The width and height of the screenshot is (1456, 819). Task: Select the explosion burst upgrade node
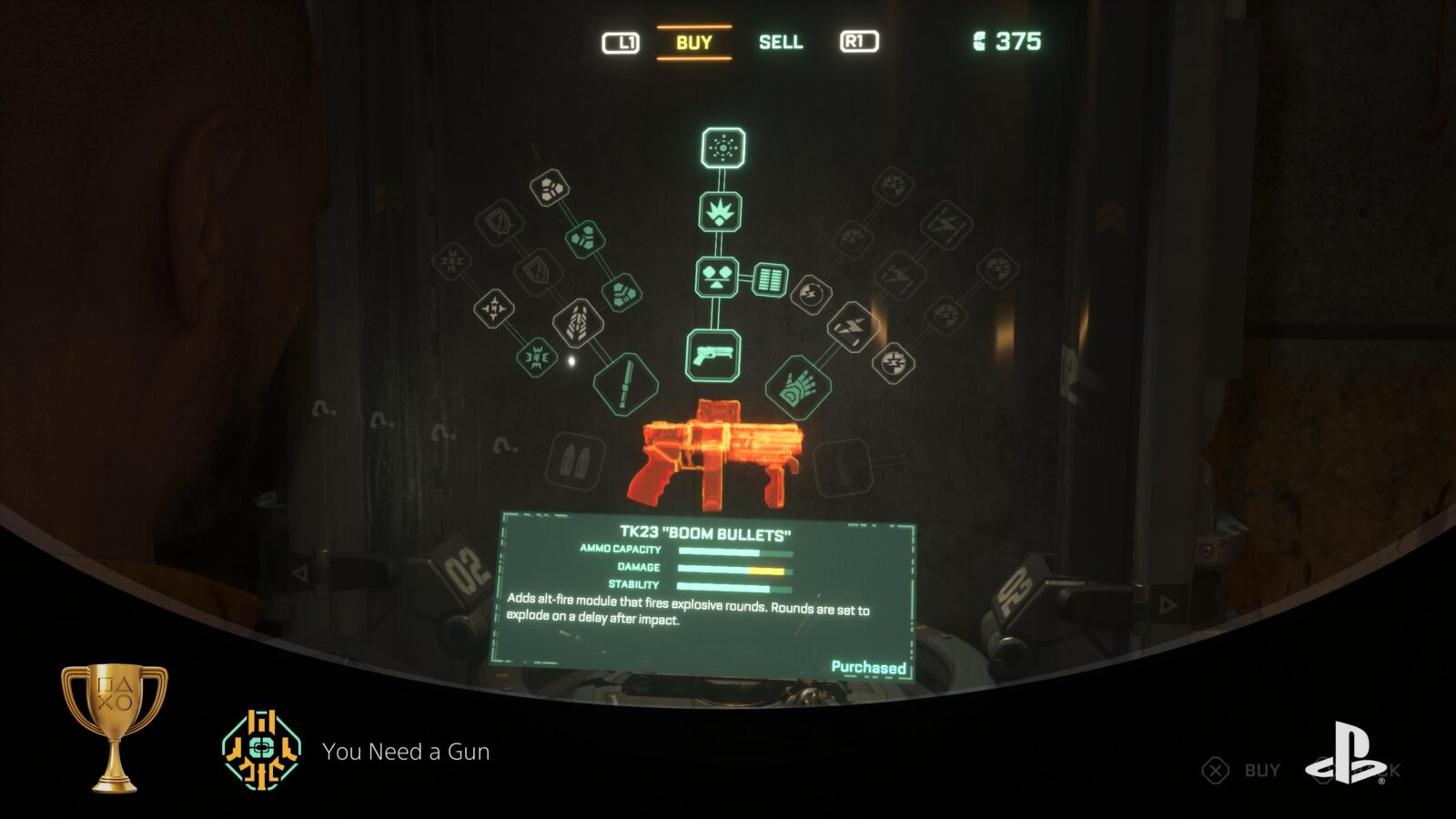(x=720, y=213)
